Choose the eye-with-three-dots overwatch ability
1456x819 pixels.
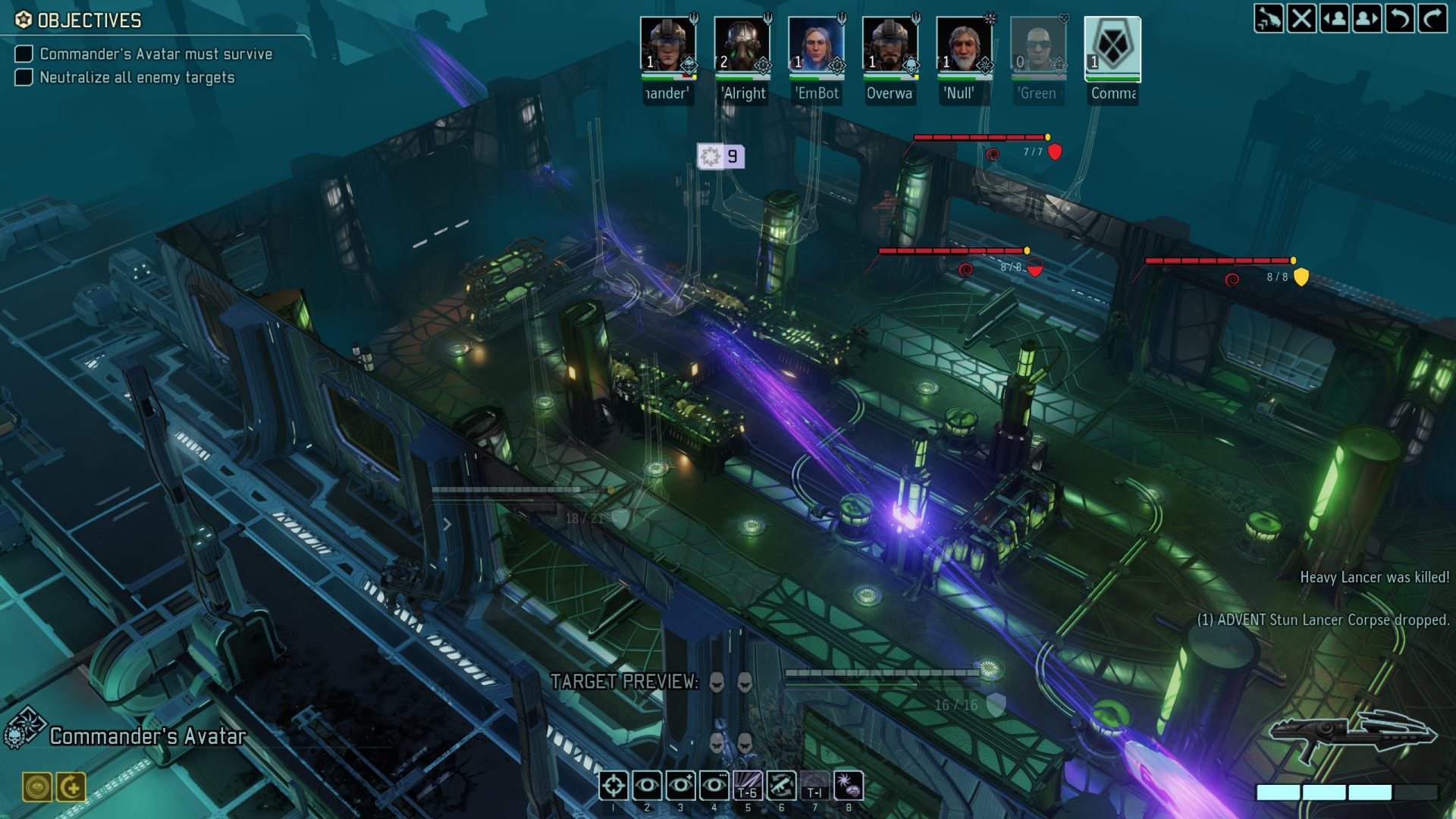714,786
